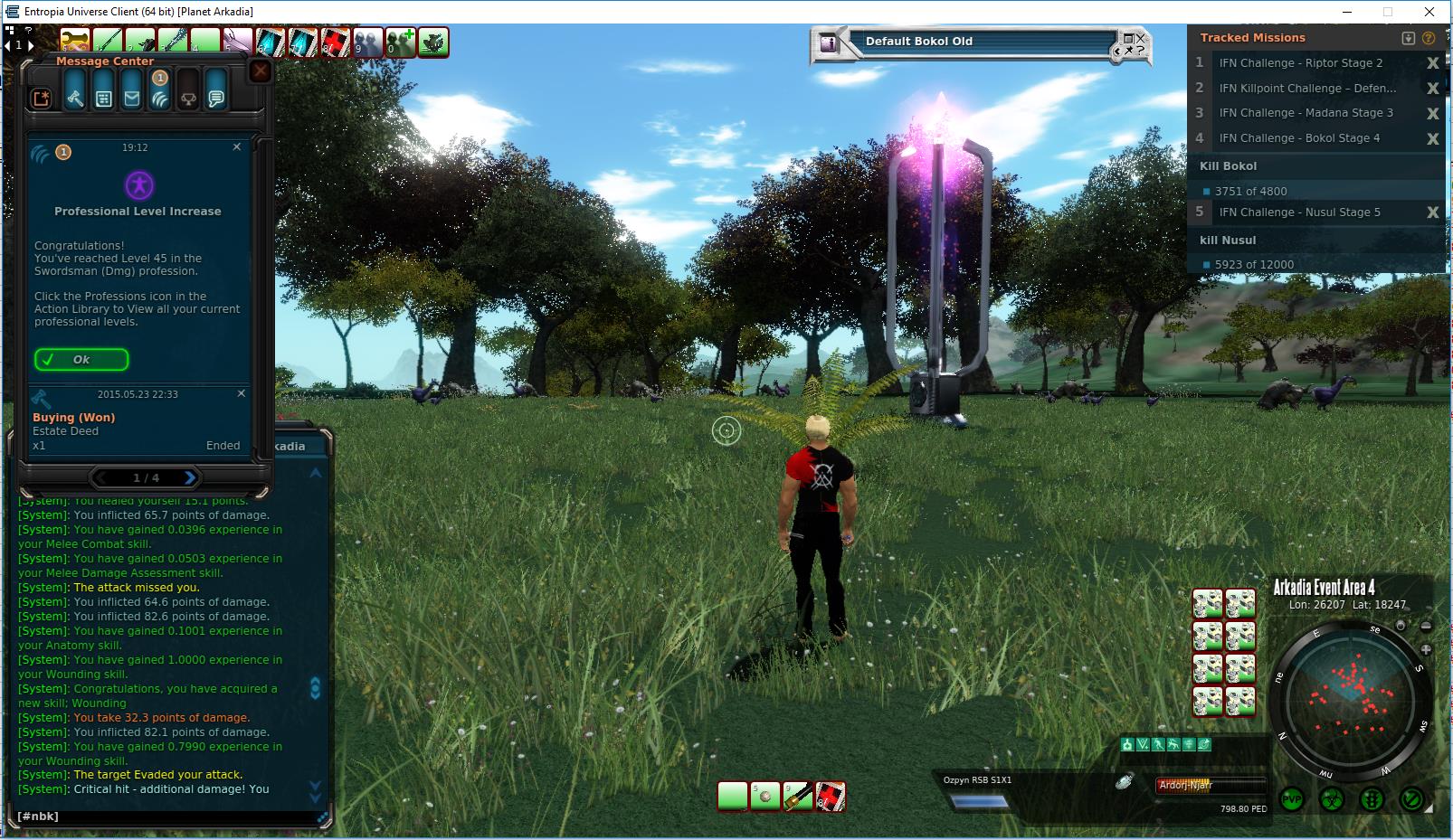The image size is (1453, 840).
Task: Zoom out the radar with the minus button
Action: 1426,626
